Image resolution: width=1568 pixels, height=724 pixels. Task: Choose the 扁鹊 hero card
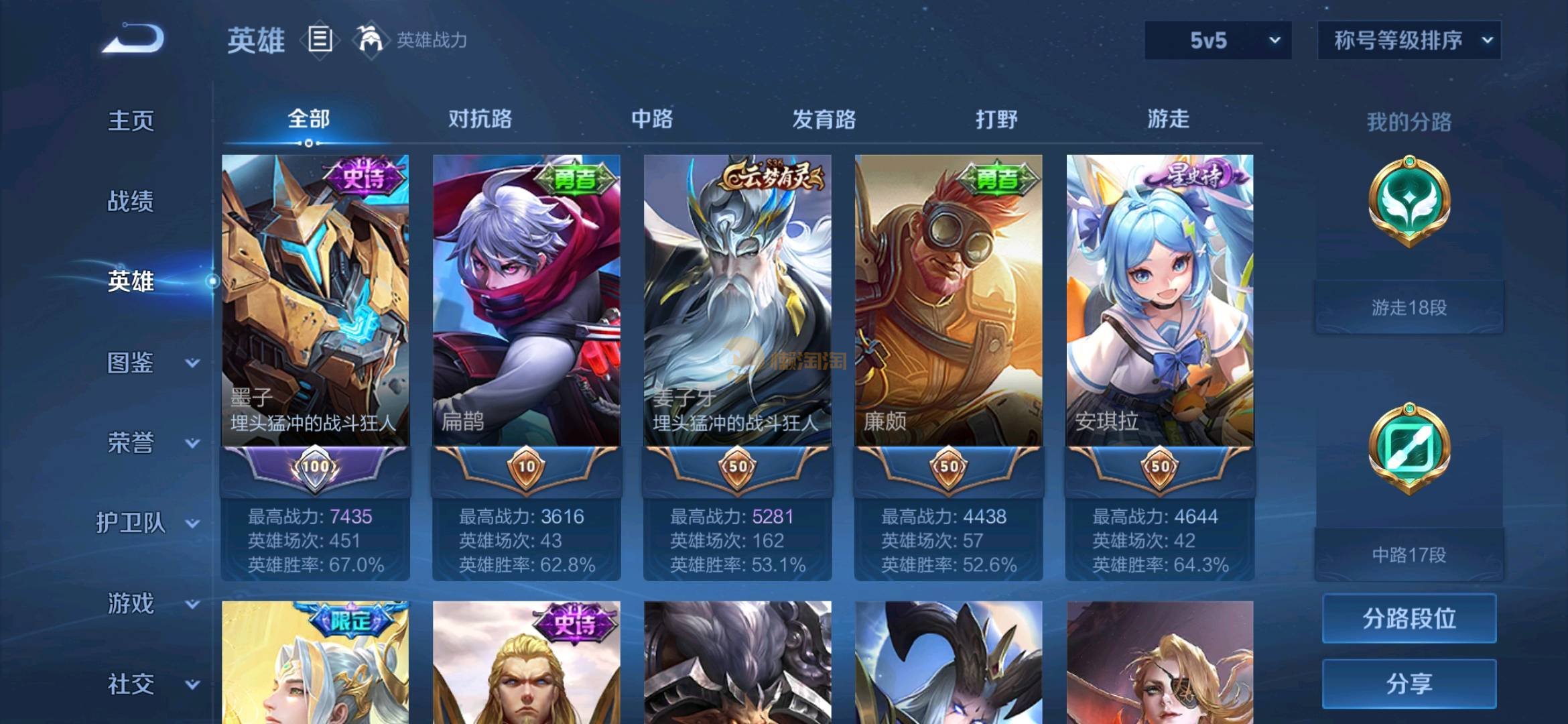point(526,302)
